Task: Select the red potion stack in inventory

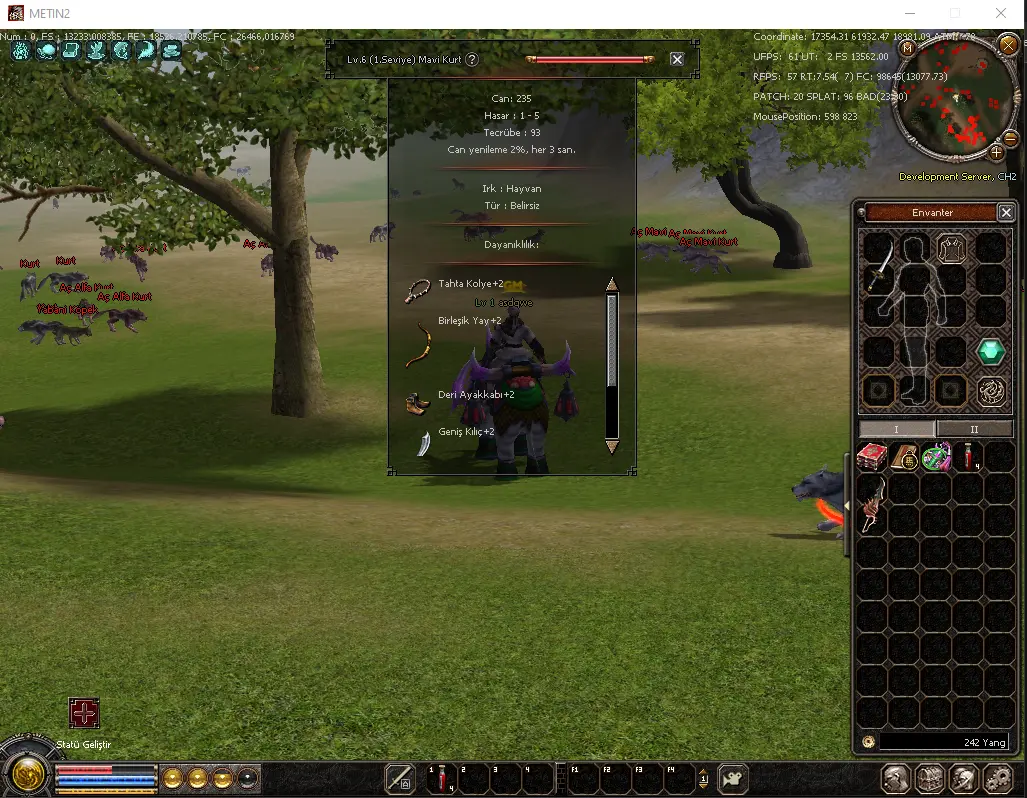Action: click(969, 457)
